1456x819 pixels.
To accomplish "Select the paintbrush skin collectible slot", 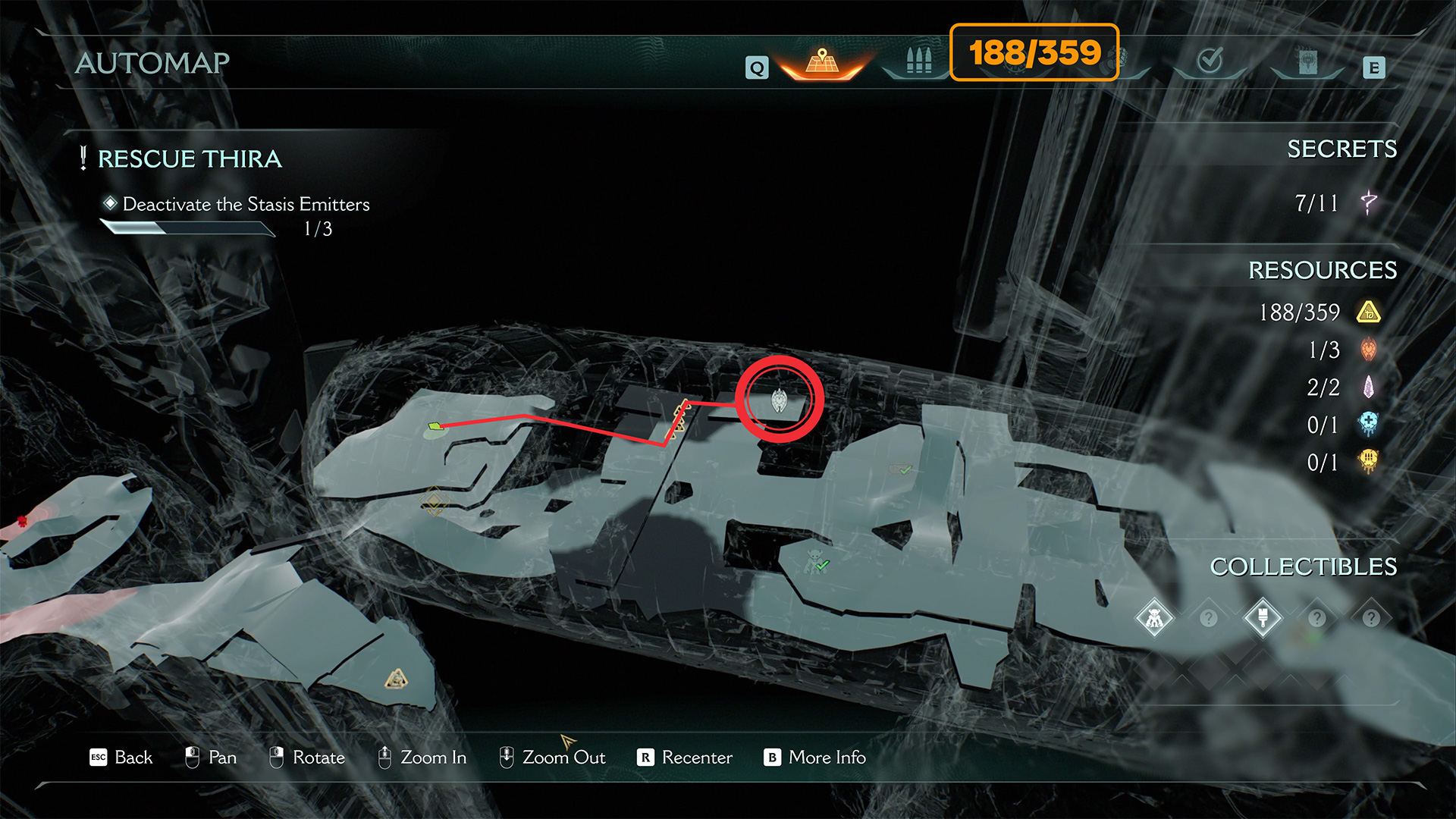I will click(1263, 618).
